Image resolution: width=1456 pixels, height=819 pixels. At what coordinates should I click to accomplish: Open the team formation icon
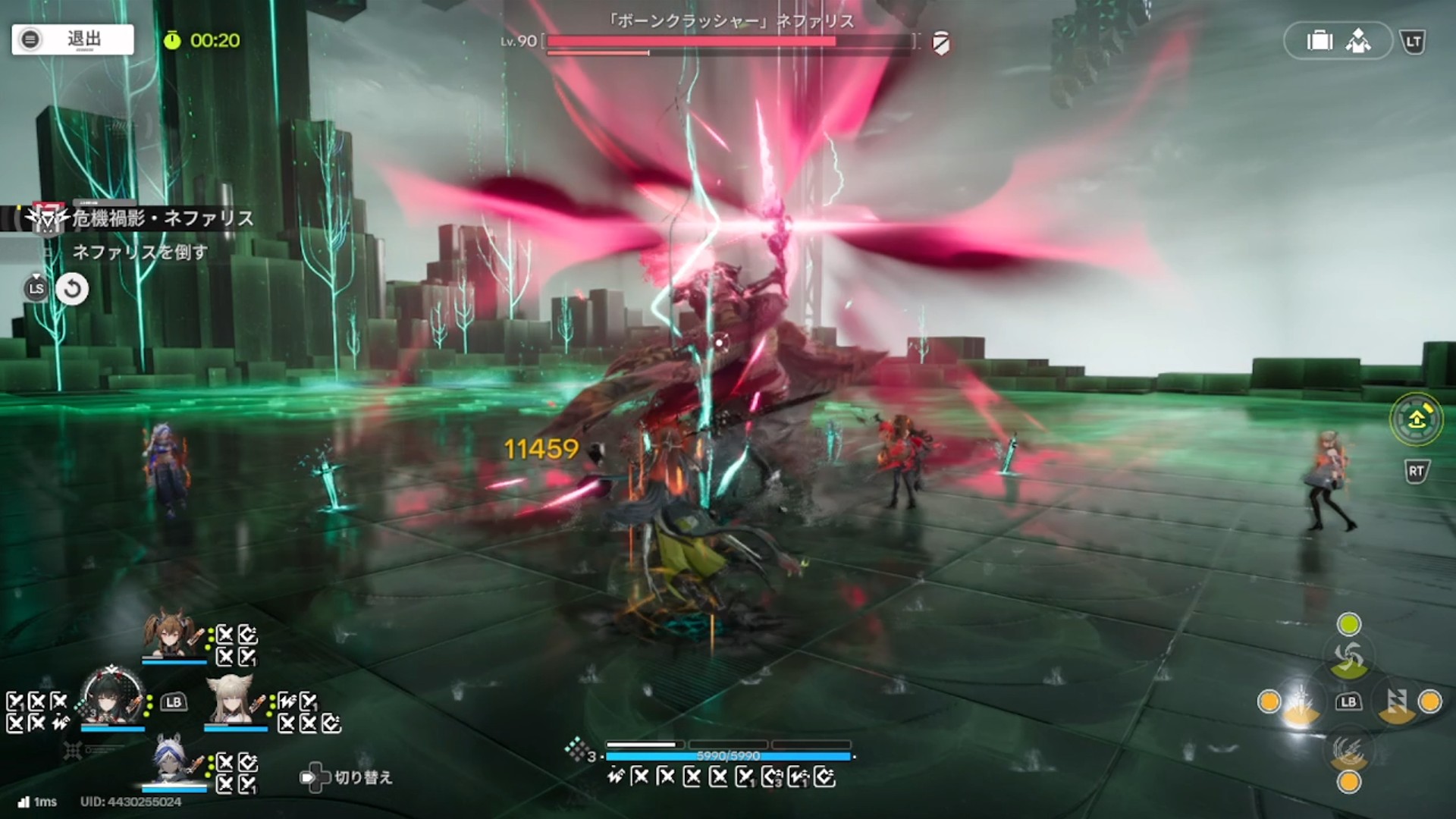pyautogui.click(x=1358, y=41)
